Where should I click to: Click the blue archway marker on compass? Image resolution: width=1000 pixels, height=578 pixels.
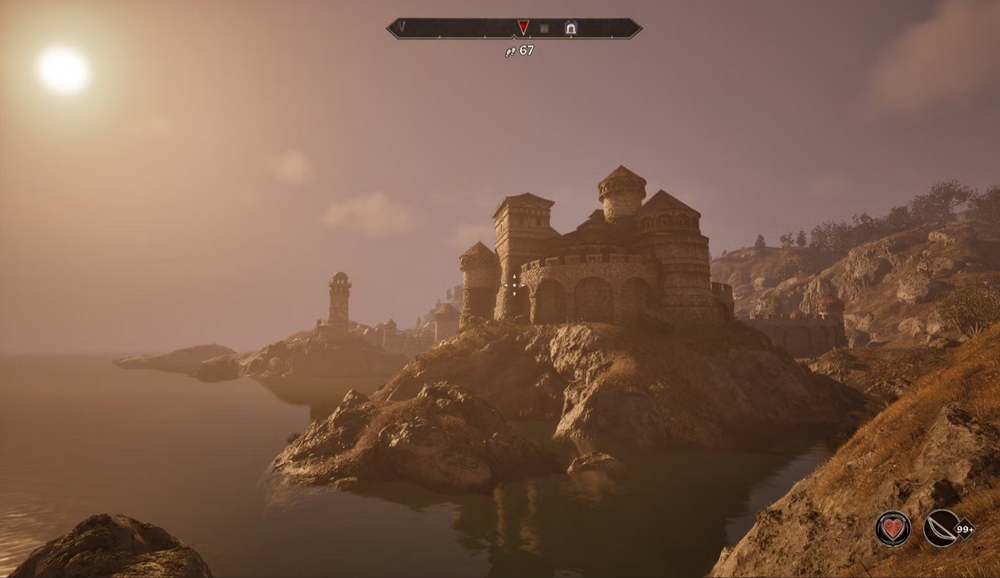pyautogui.click(x=570, y=28)
